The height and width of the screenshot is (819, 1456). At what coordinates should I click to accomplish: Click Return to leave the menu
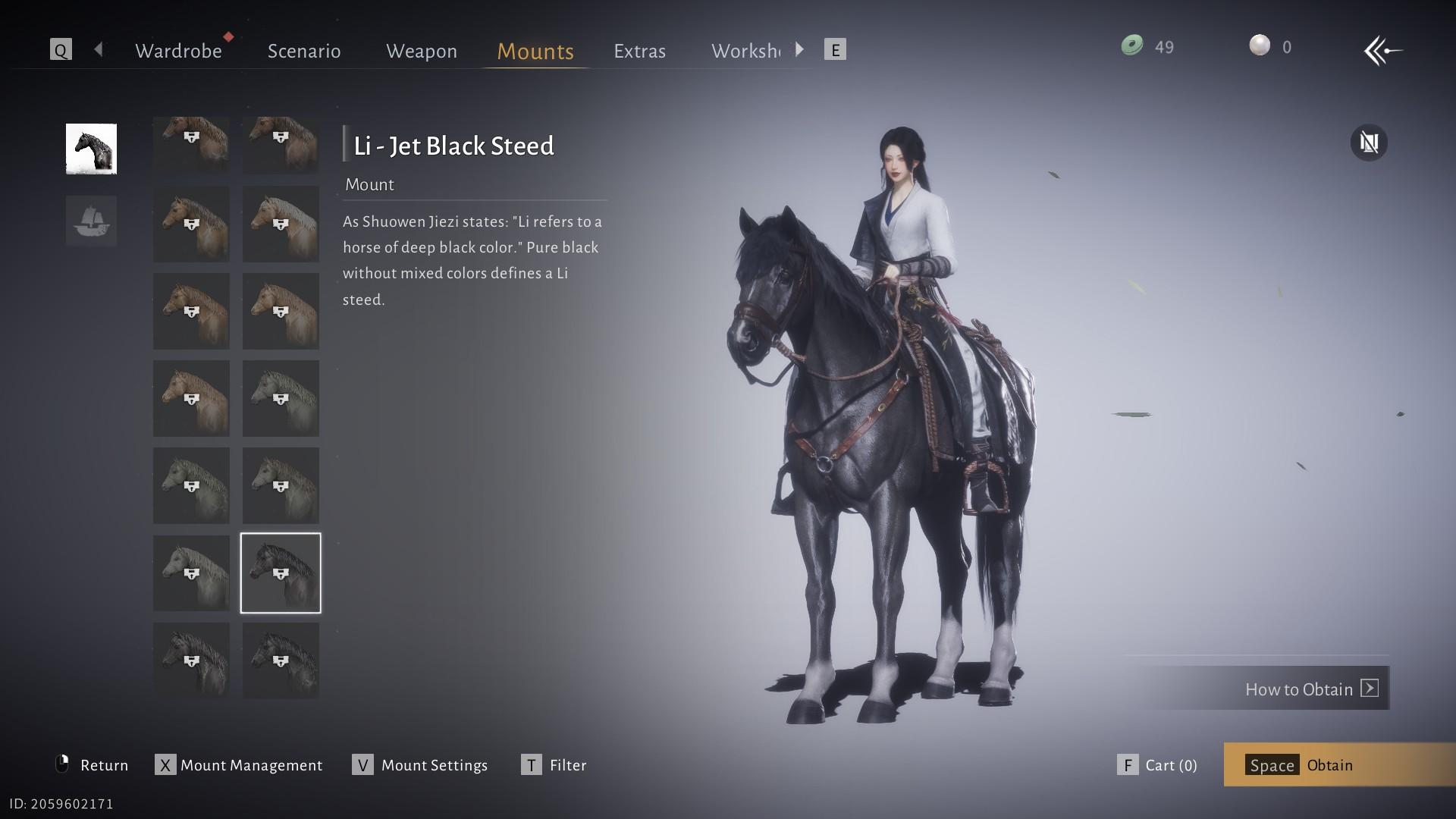[x=93, y=765]
